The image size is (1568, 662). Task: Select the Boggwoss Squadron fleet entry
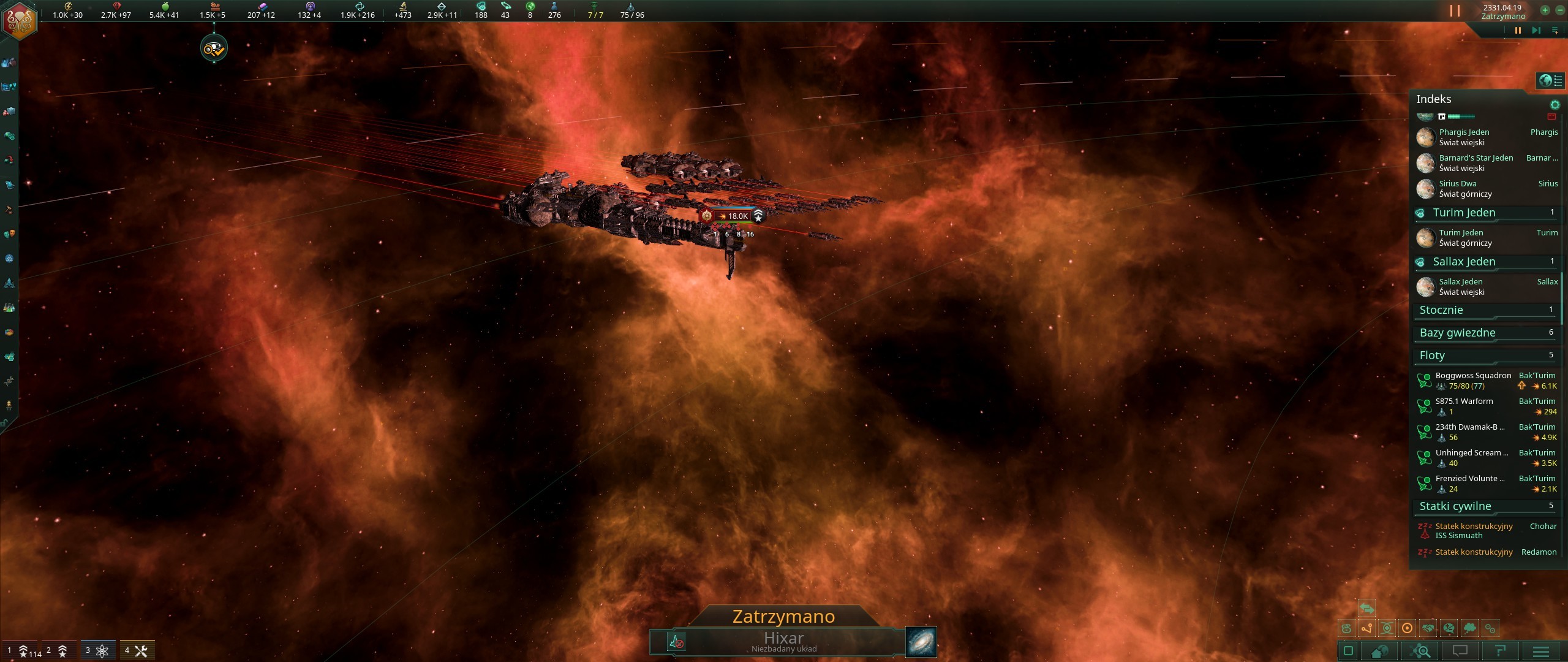pyautogui.click(x=1472, y=380)
